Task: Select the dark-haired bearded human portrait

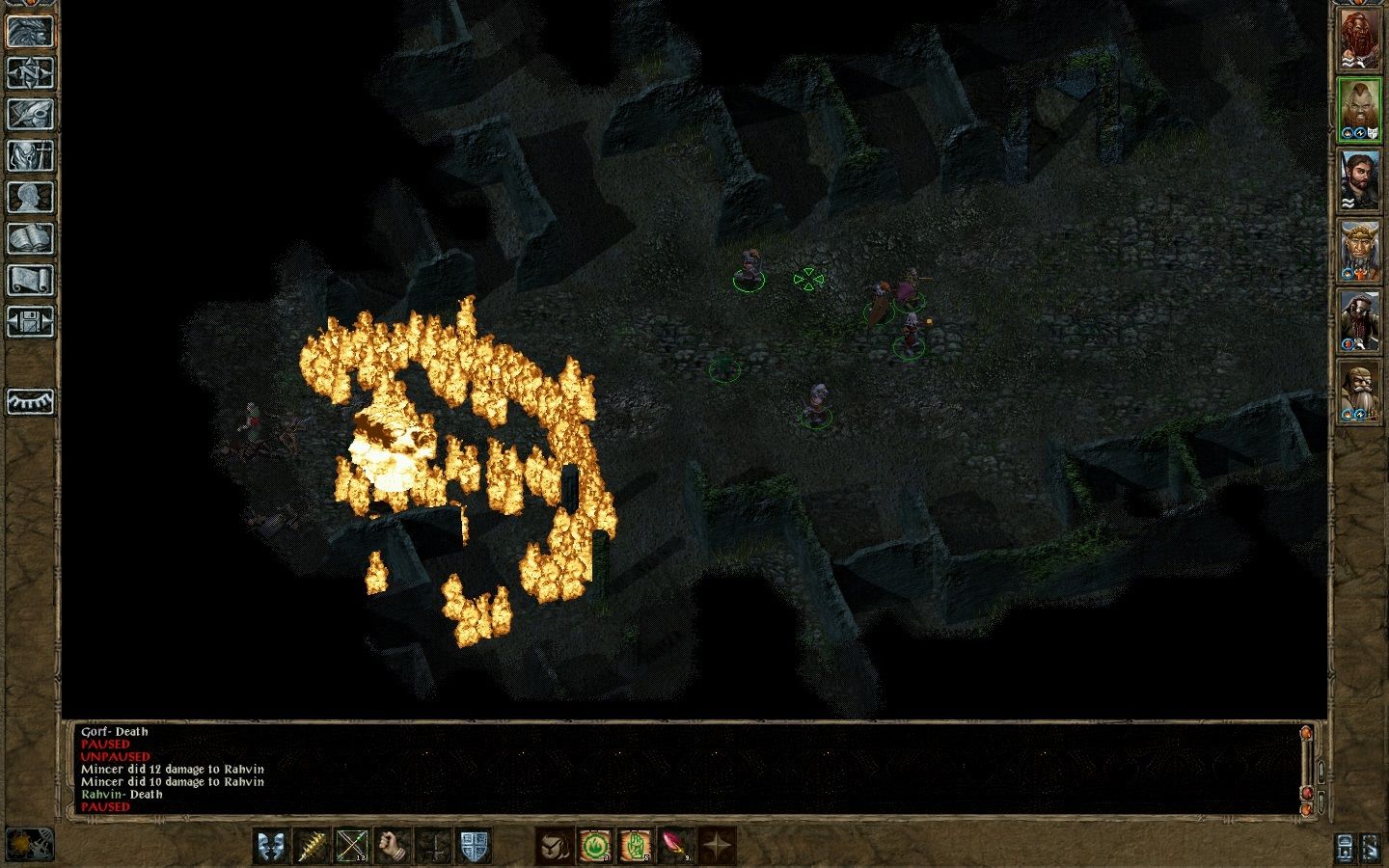Action: coord(1359,180)
